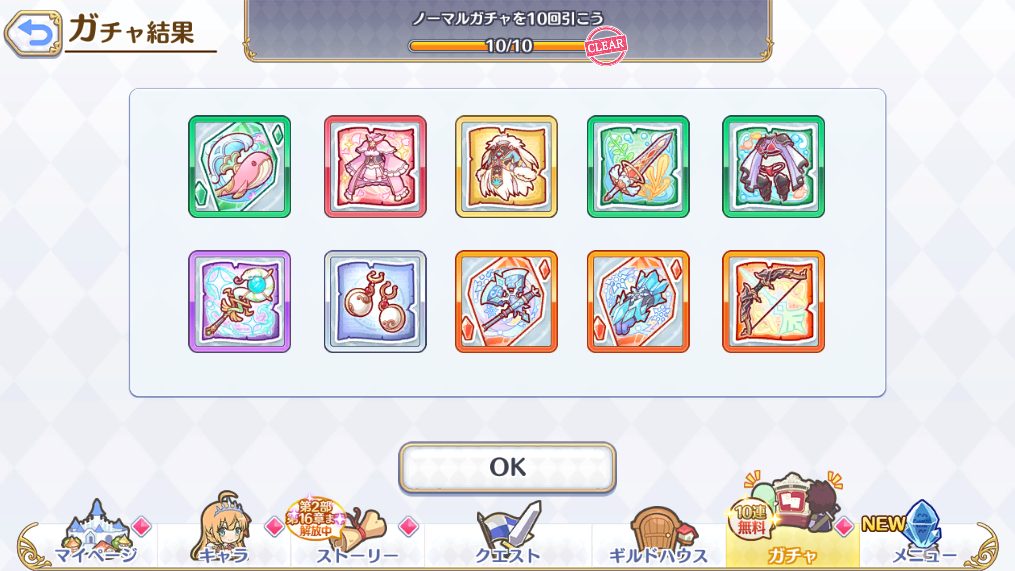The width and height of the screenshot is (1015, 571).
Task: Inspect the pink dress equipment tile
Action: pyautogui.click(x=375, y=167)
